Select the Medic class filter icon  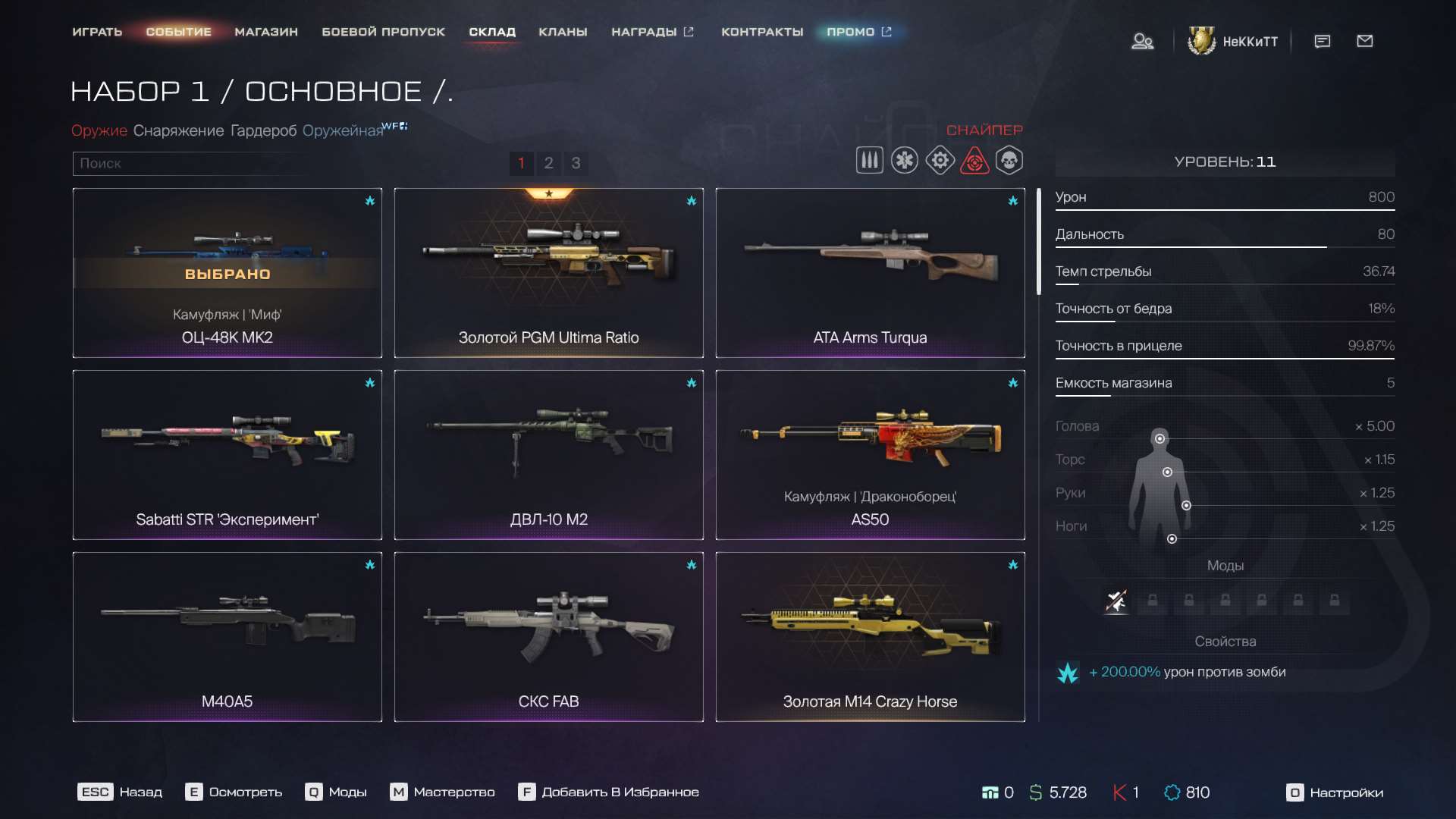tap(905, 160)
